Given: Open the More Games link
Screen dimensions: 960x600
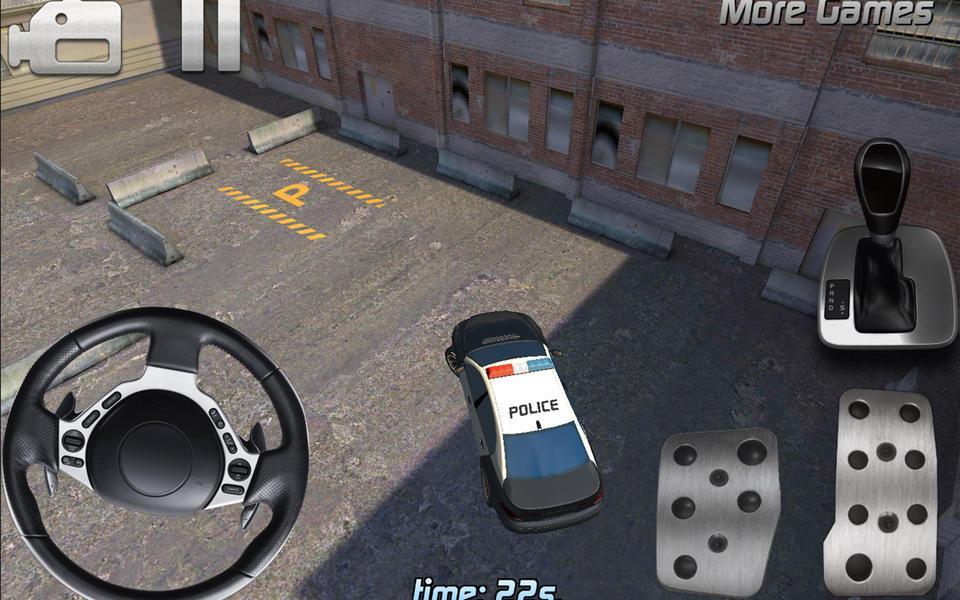Looking at the screenshot, I should [826, 13].
